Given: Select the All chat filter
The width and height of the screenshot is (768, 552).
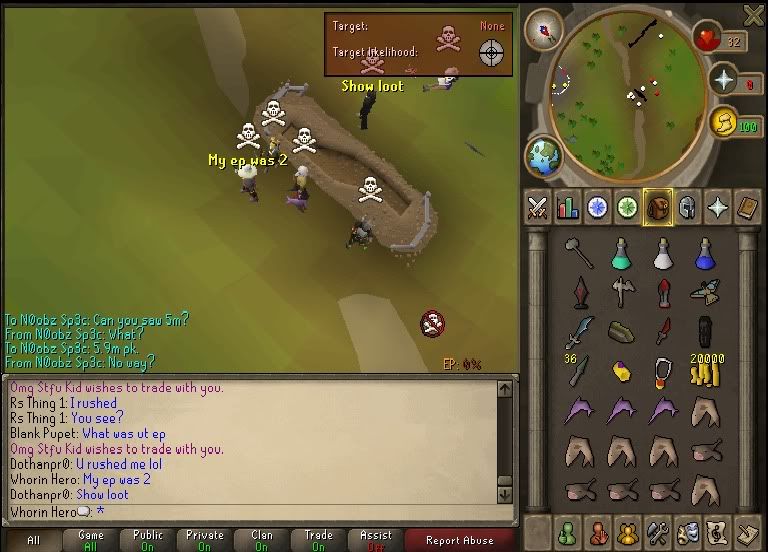Looking at the screenshot, I should point(33,540).
